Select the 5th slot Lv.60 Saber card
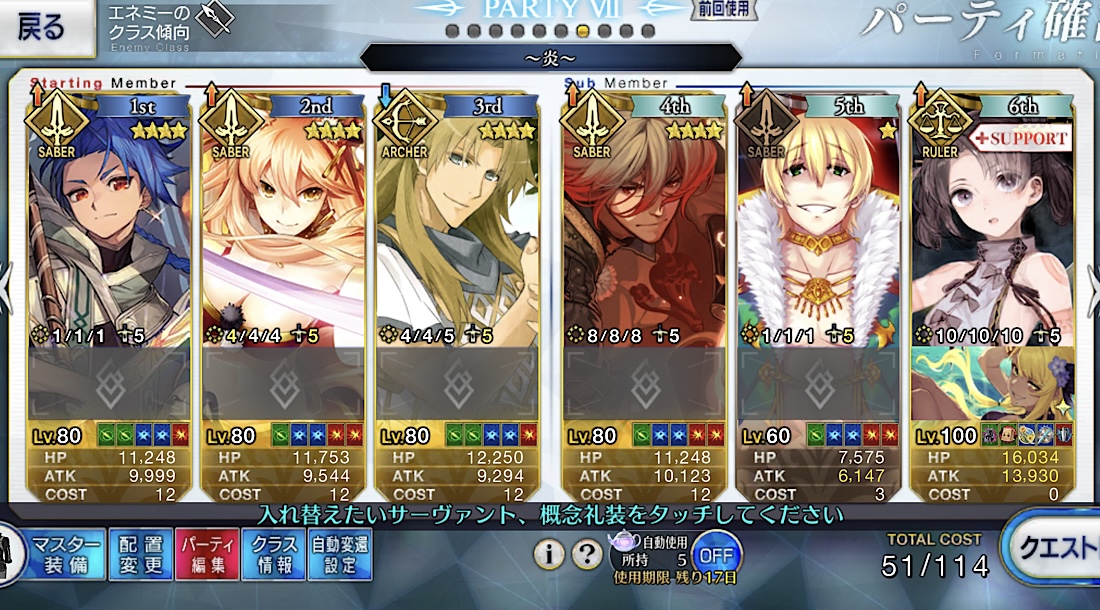1100x610 pixels. click(818, 230)
